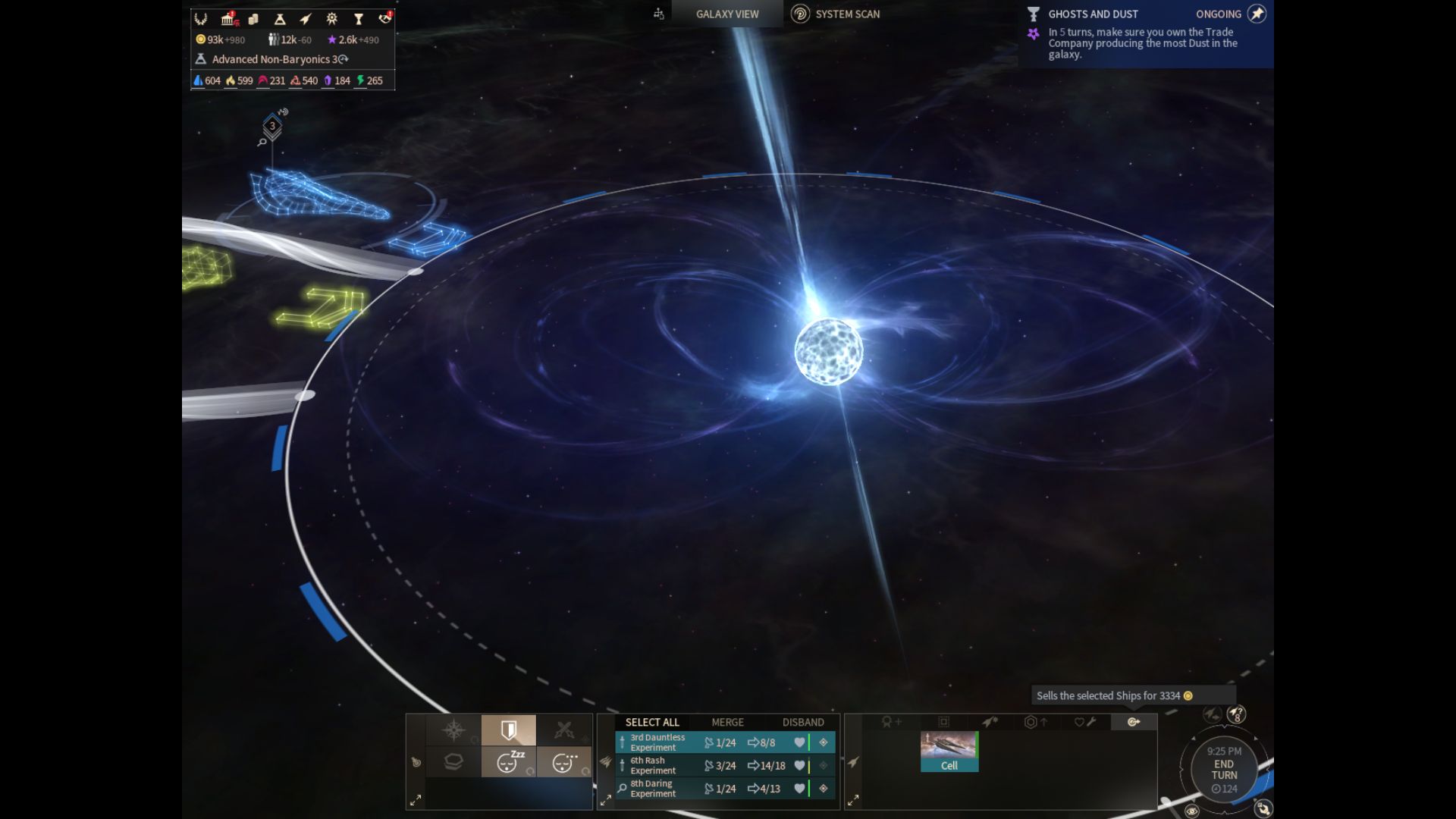The width and height of the screenshot is (1456, 819).
Task: Open the idle fleets icon with the question mark
Action: (1236, 714)
